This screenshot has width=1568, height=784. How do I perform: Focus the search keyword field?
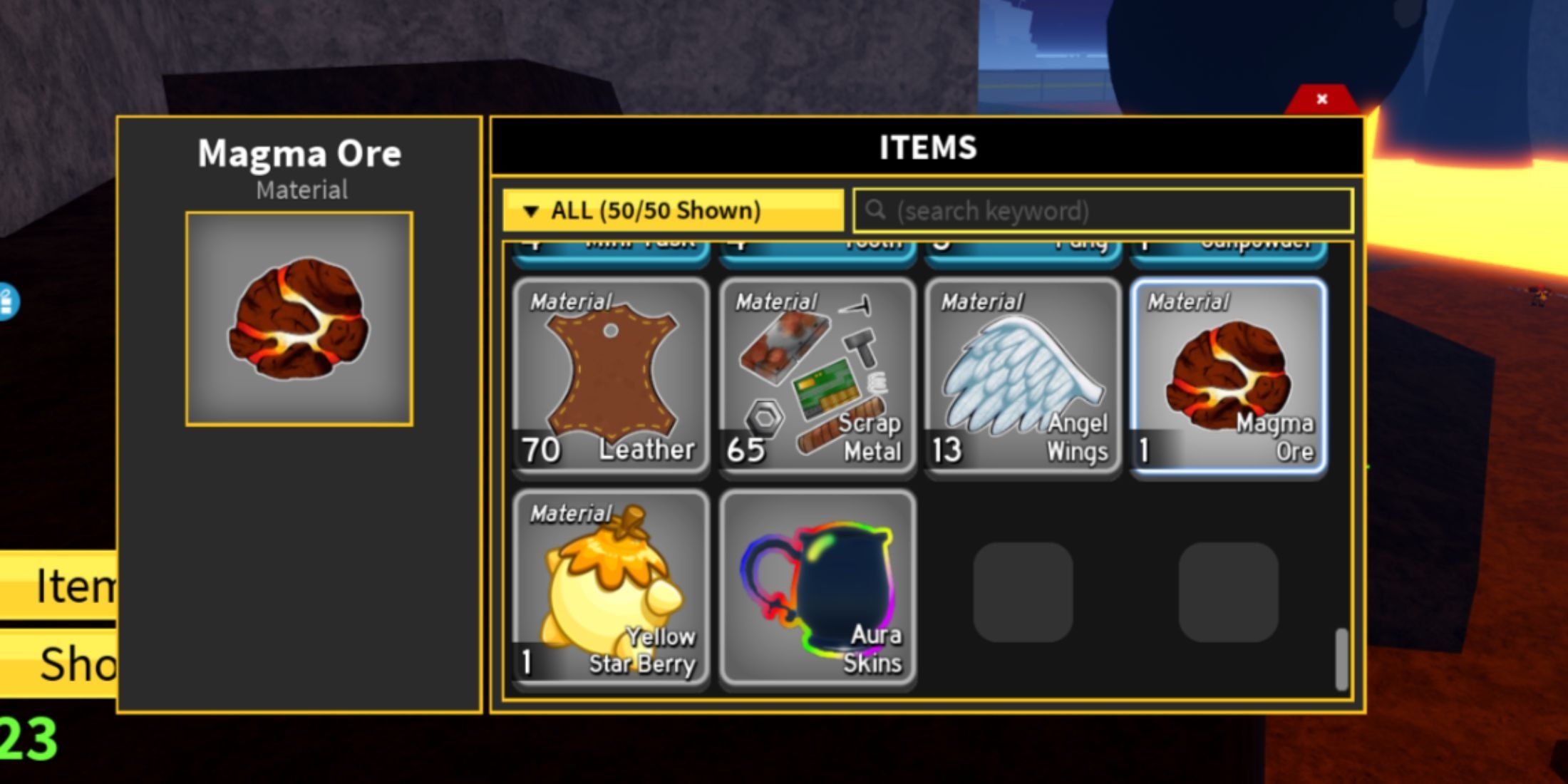coord(1103,211)
